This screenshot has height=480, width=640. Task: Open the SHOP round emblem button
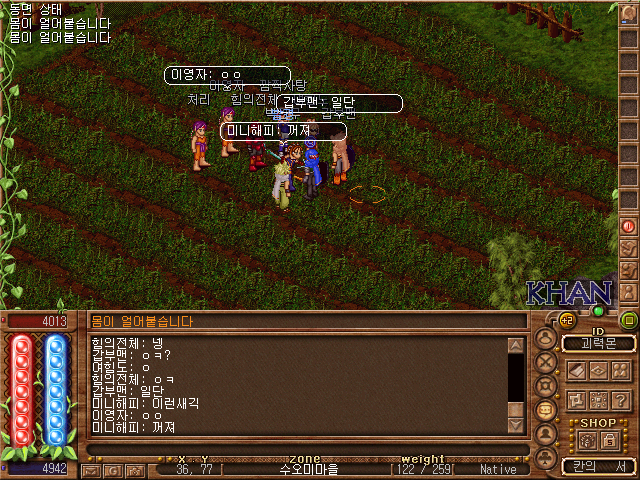click(585, 440)
